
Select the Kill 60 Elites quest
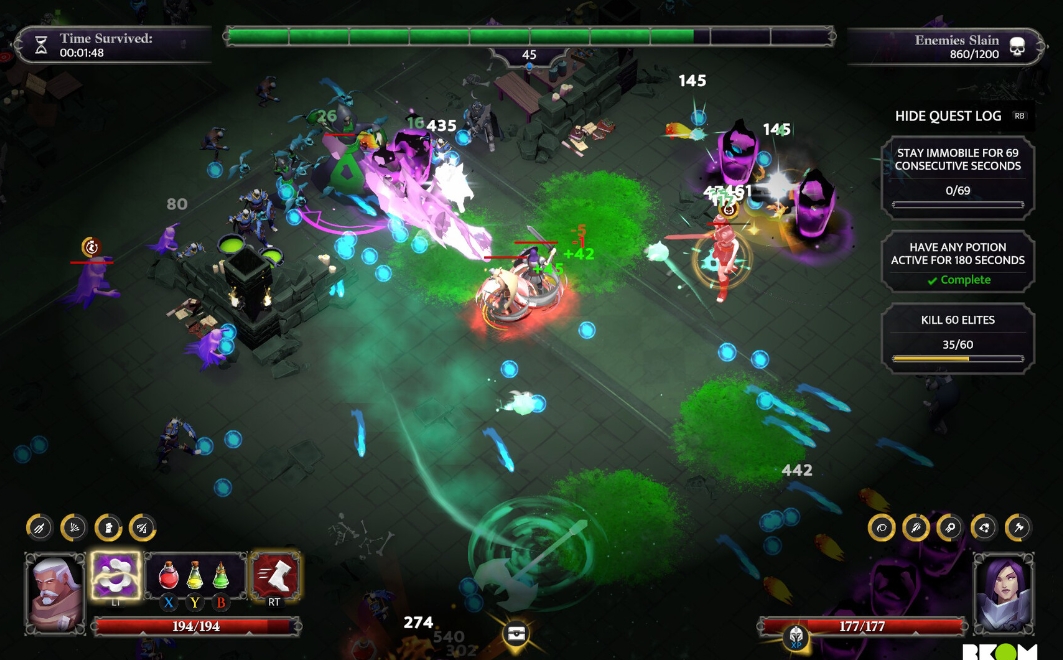(957, 335)
